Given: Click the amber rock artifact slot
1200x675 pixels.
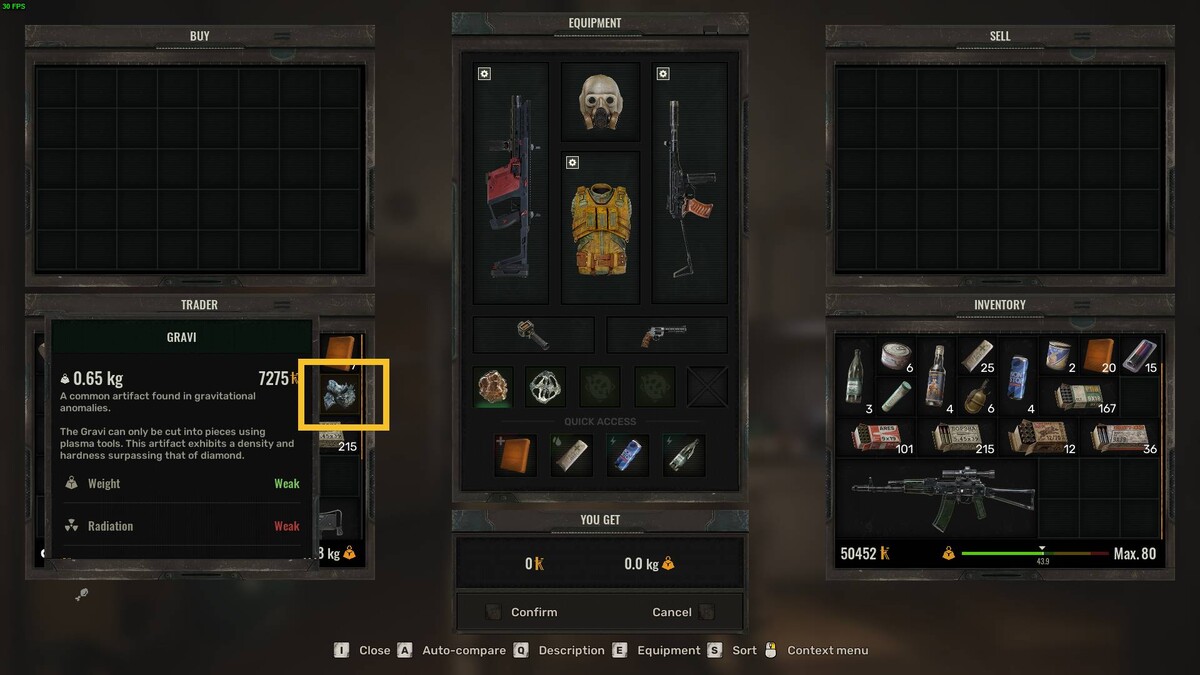Looking at the screenshot, I should tap(493, 386).
